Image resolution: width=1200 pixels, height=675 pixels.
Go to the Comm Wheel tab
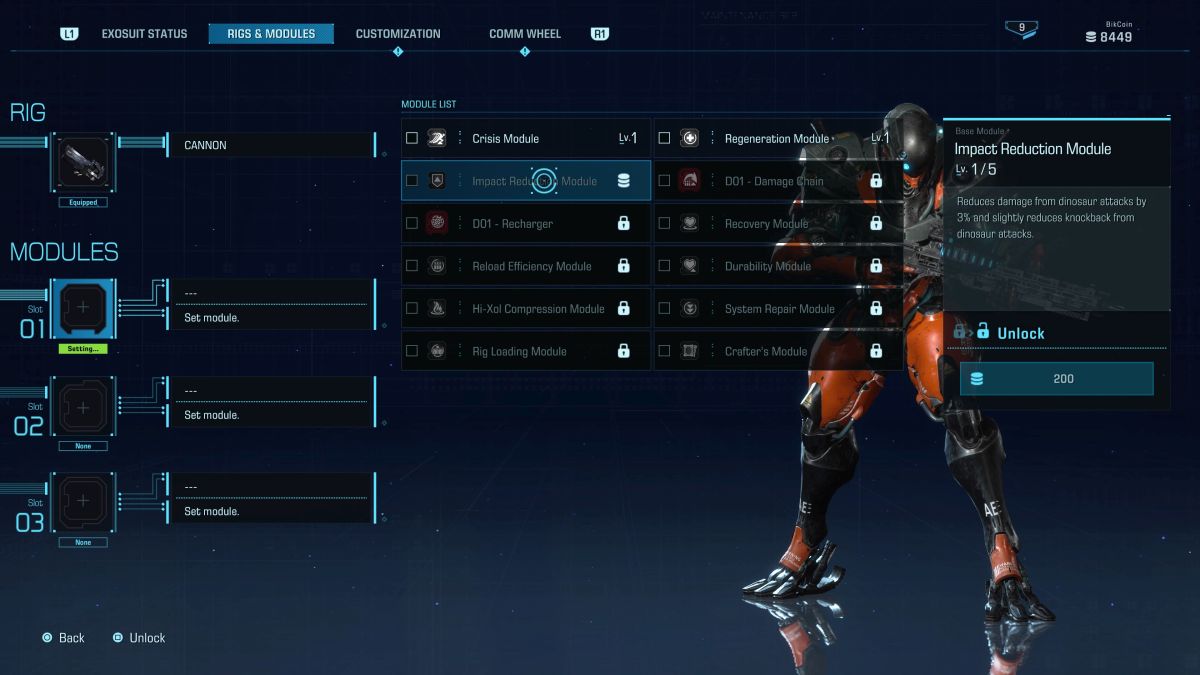tap(524, 34)
